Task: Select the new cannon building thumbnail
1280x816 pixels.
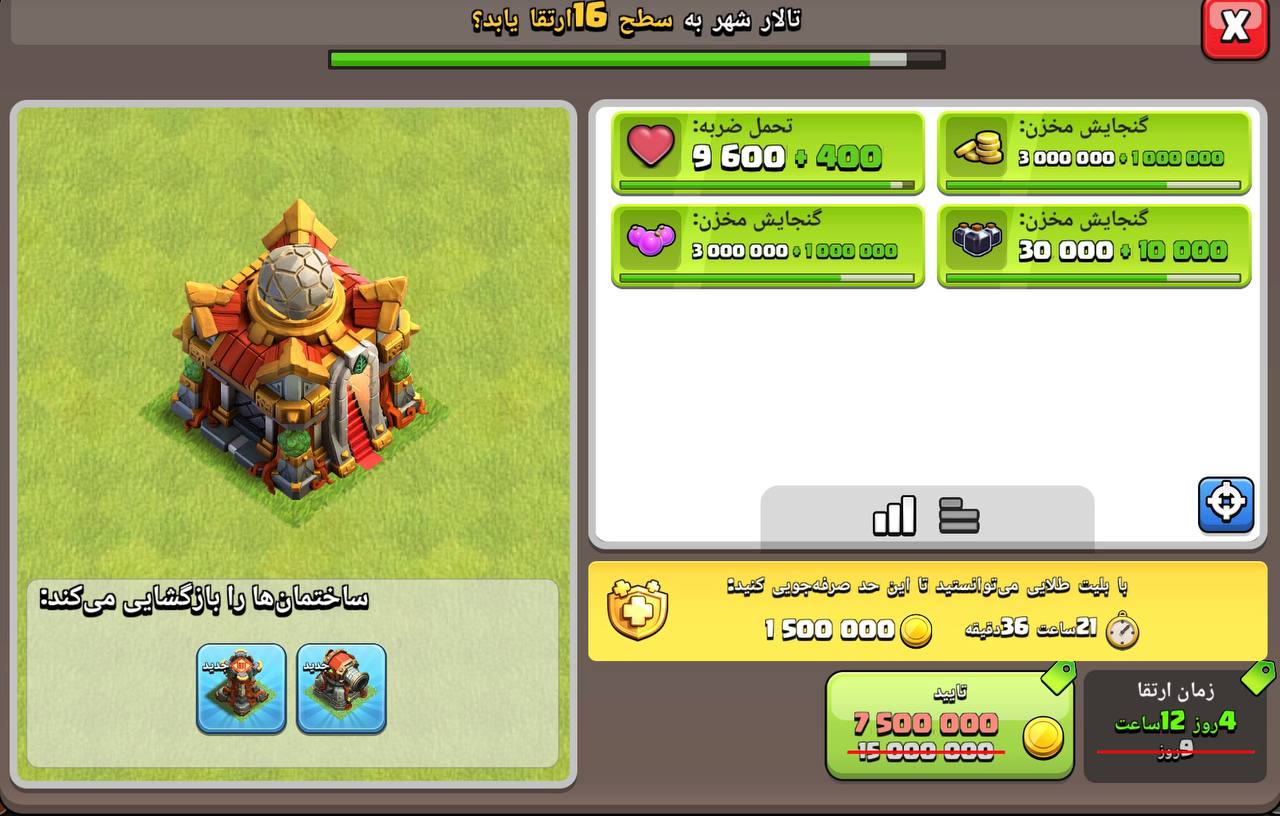Action: [x=341, y=688]
